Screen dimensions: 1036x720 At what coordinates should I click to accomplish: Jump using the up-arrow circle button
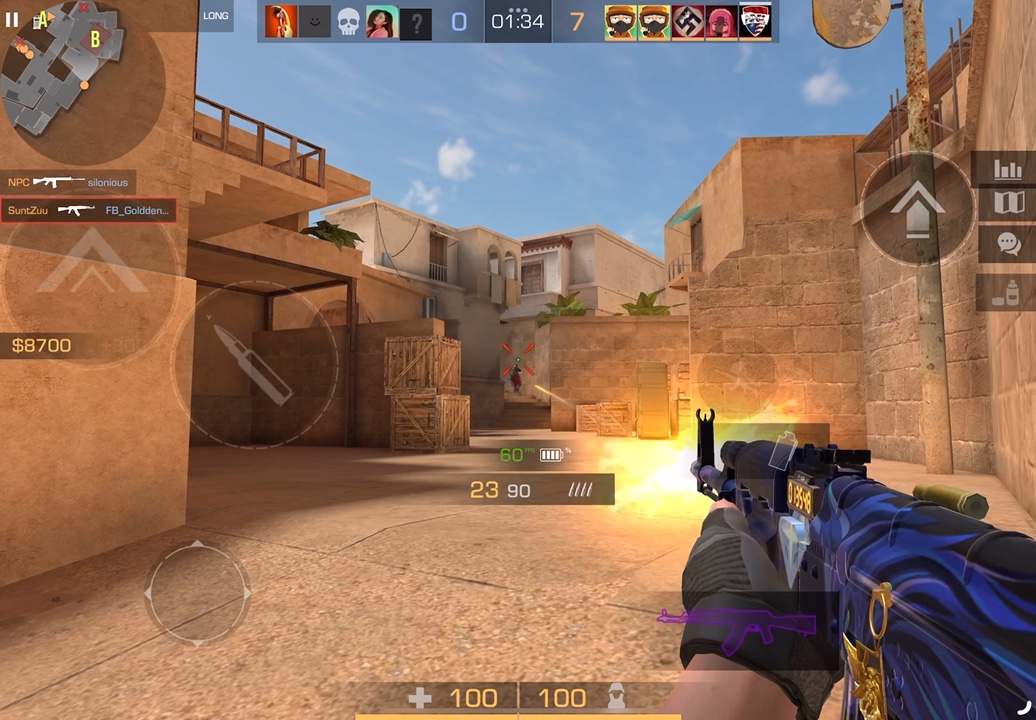pyautogui.click(x=917, y=208)
